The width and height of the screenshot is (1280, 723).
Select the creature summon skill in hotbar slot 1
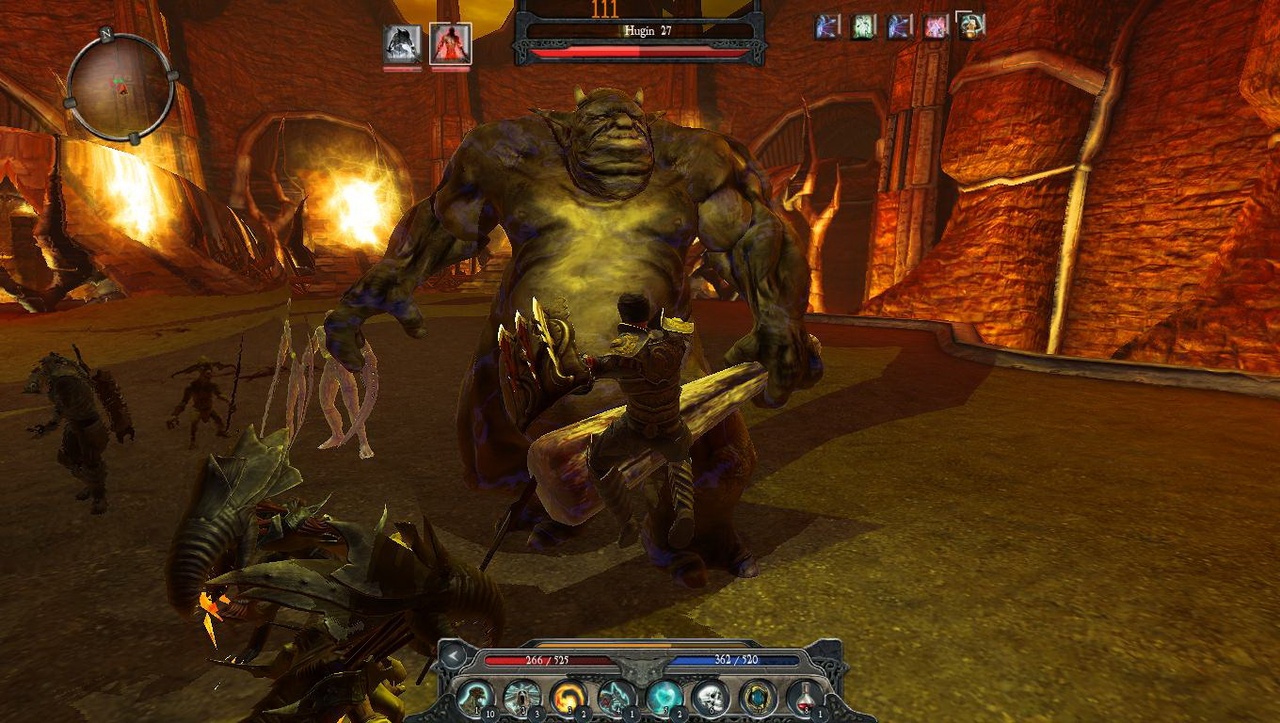(x=476, y=697)
